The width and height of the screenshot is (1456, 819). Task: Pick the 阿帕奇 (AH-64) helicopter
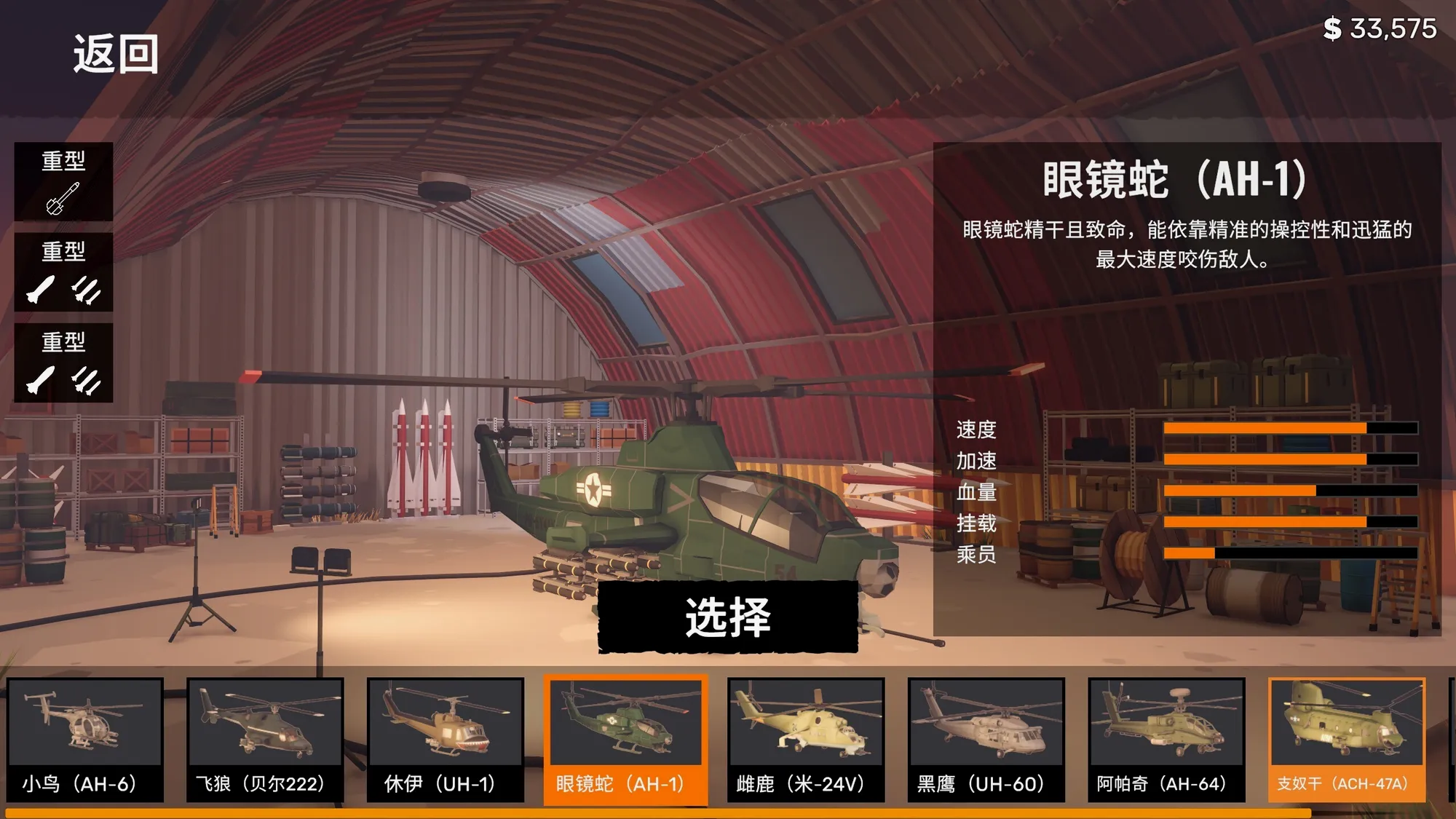(x=1166, y=739)
